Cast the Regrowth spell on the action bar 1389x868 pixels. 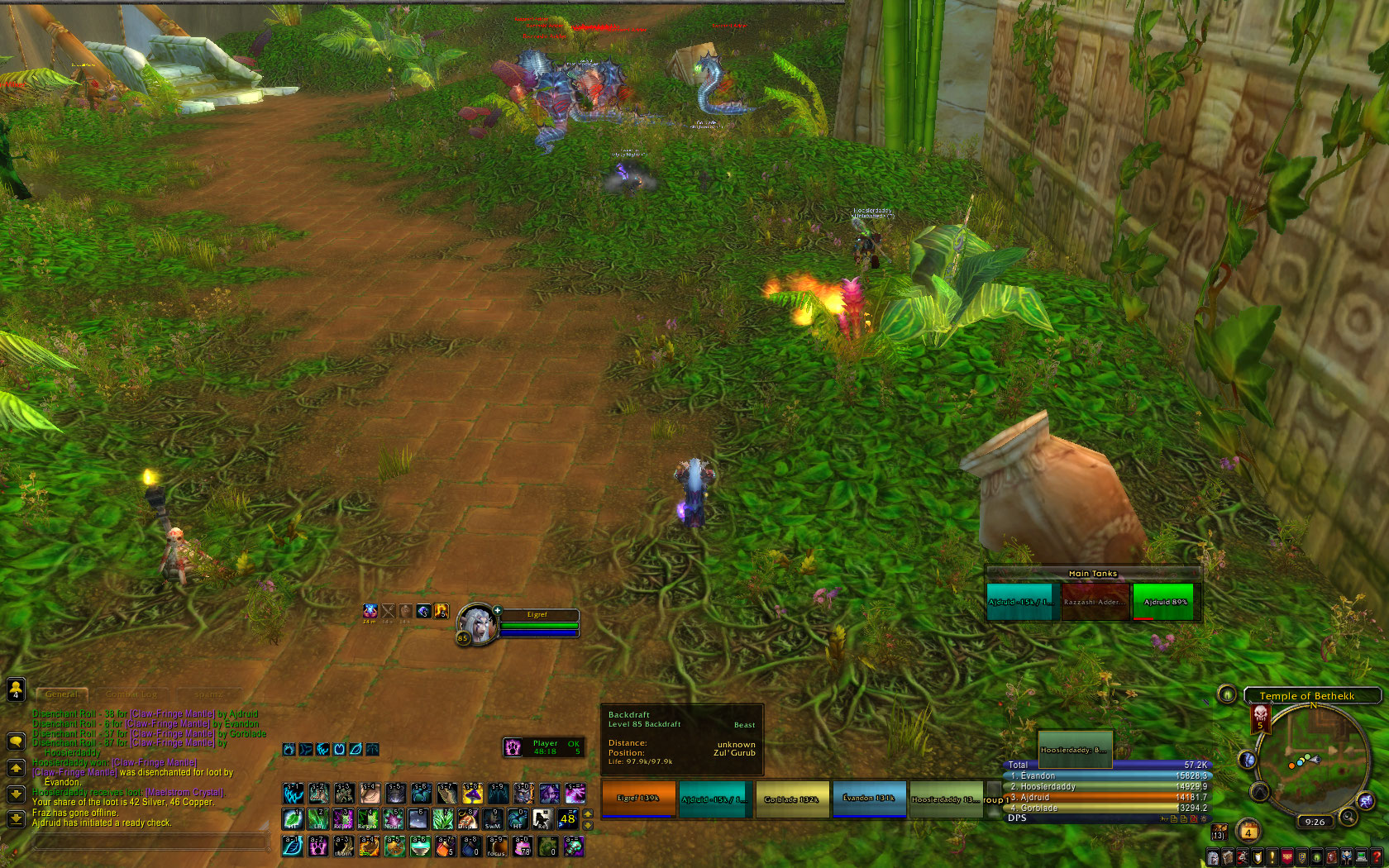(x=368, y=819)
